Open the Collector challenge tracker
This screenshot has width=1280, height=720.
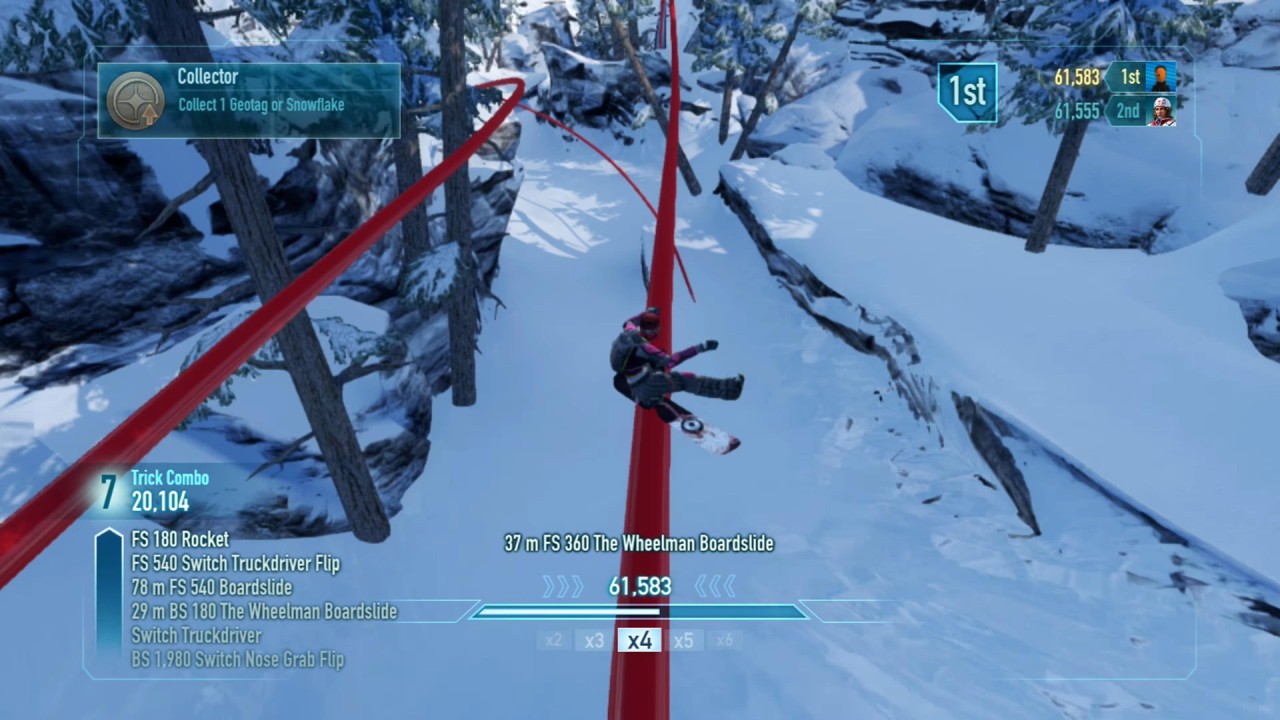249,100
